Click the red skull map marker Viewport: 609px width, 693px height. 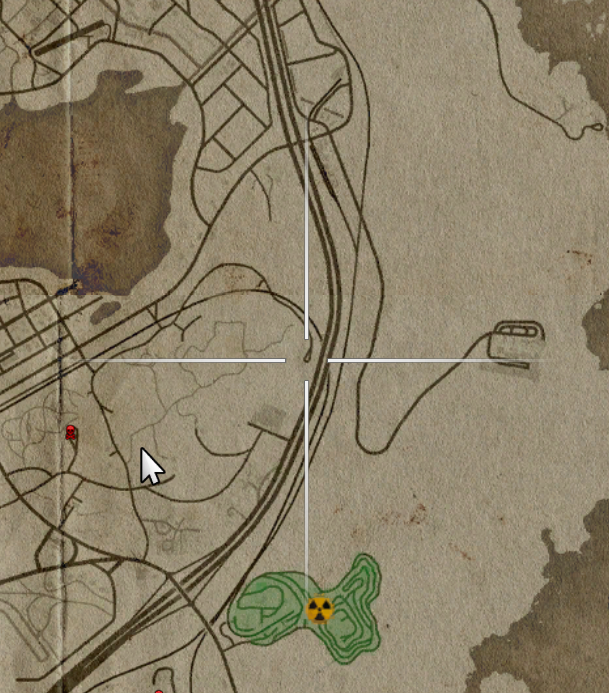tap(71, 432)
